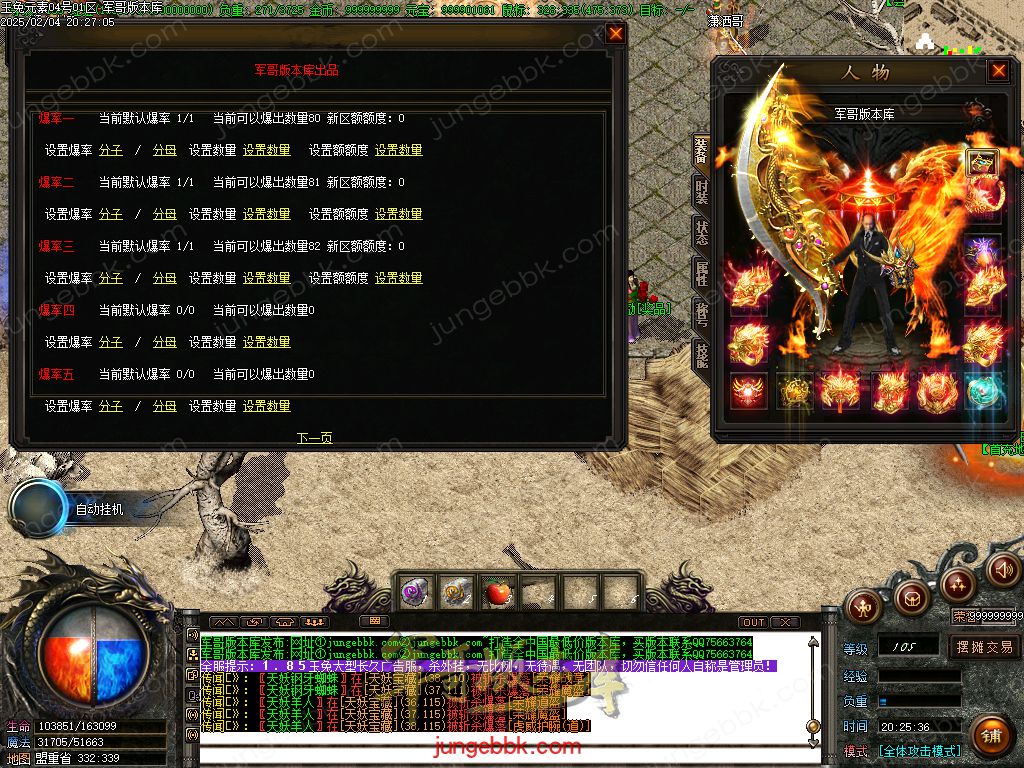Open the 状态 tab
This screenshot has width=1024, height=768.
coord(702,233)
